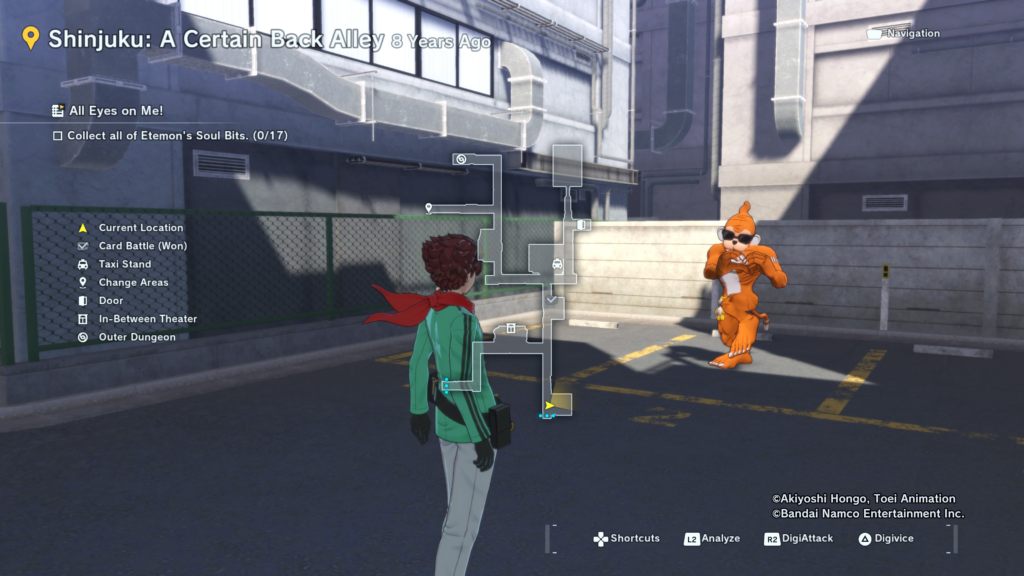Image resolution: width=1024 pixels, height=576 pixels.
Task: Click the Shinjuku location title
Action: [215, 40]
